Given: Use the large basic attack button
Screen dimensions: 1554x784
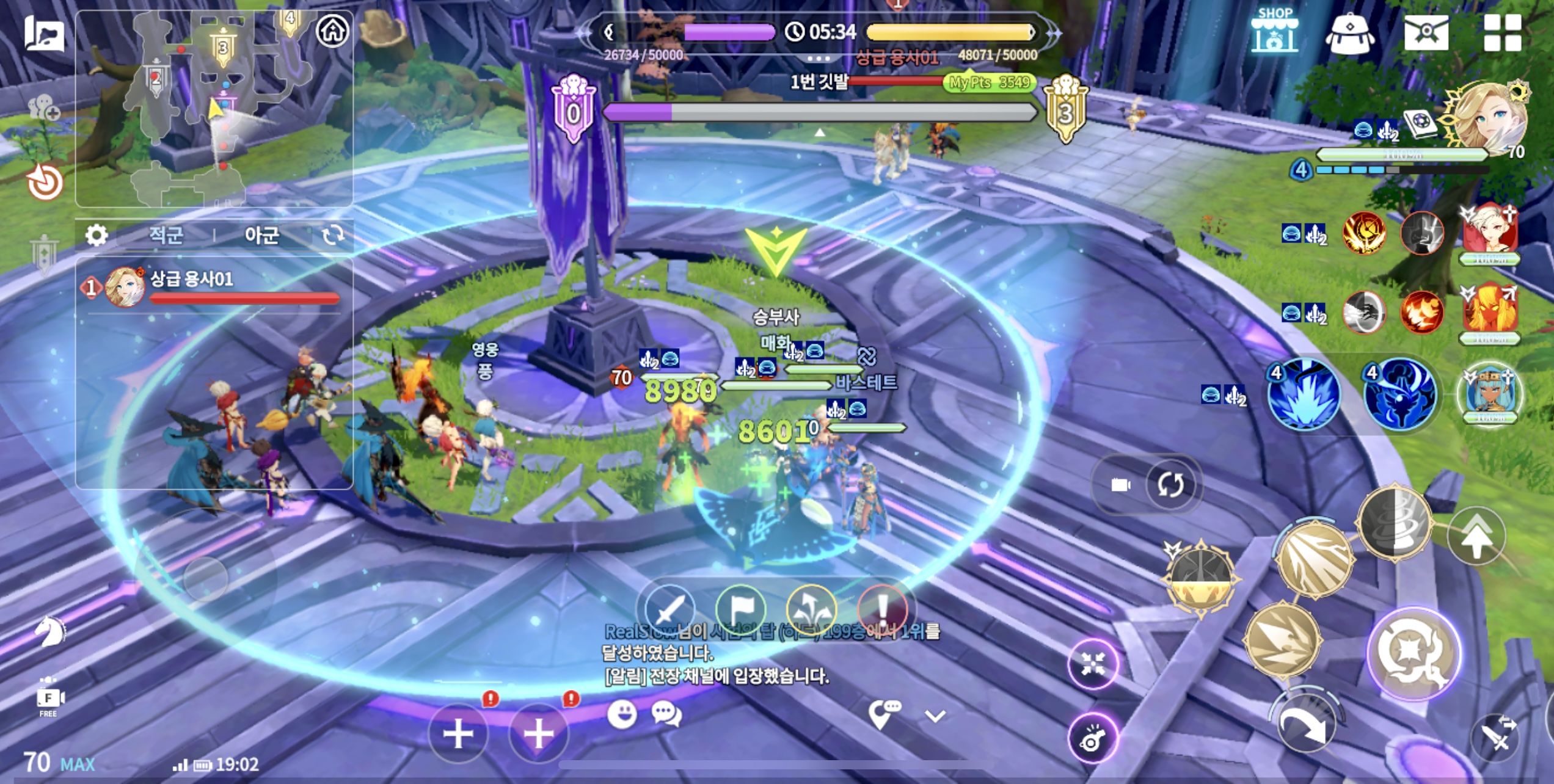Looking at the screenshot, I should [x=1414, y=653].
